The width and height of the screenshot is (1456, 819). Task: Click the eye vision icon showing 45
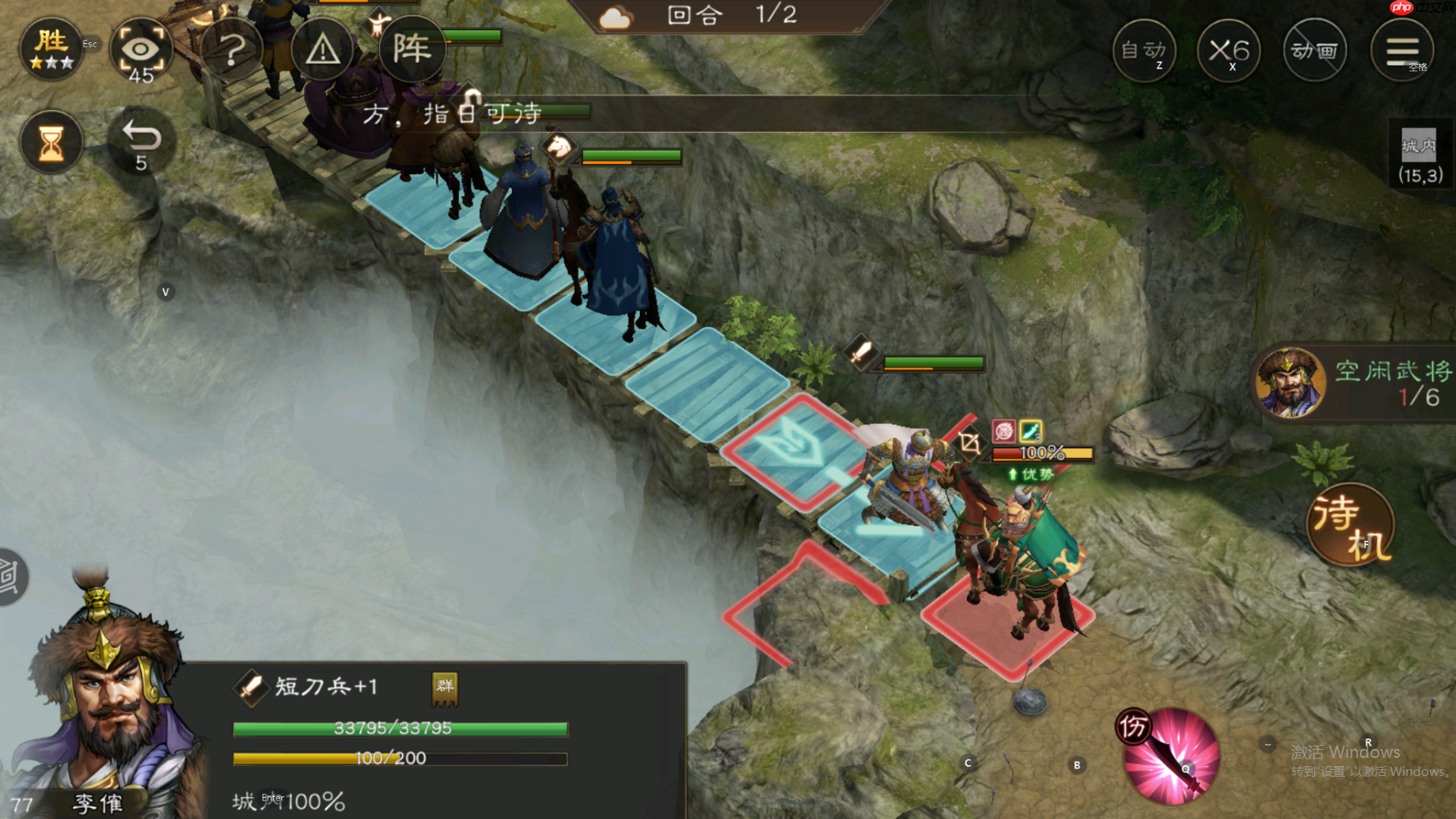pyautogui.click(x=143, y=51)
